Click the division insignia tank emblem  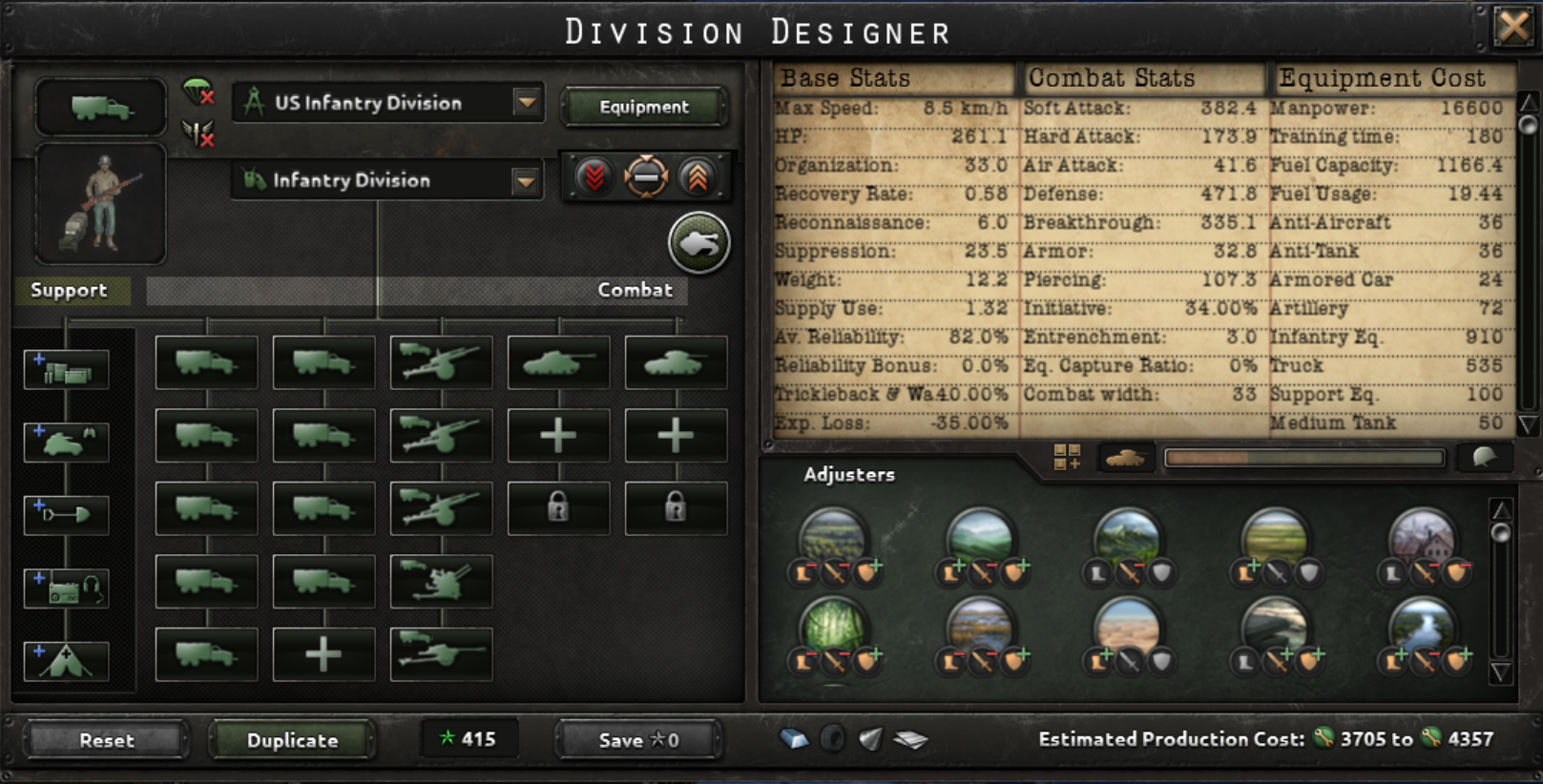[x=699, y=243]
